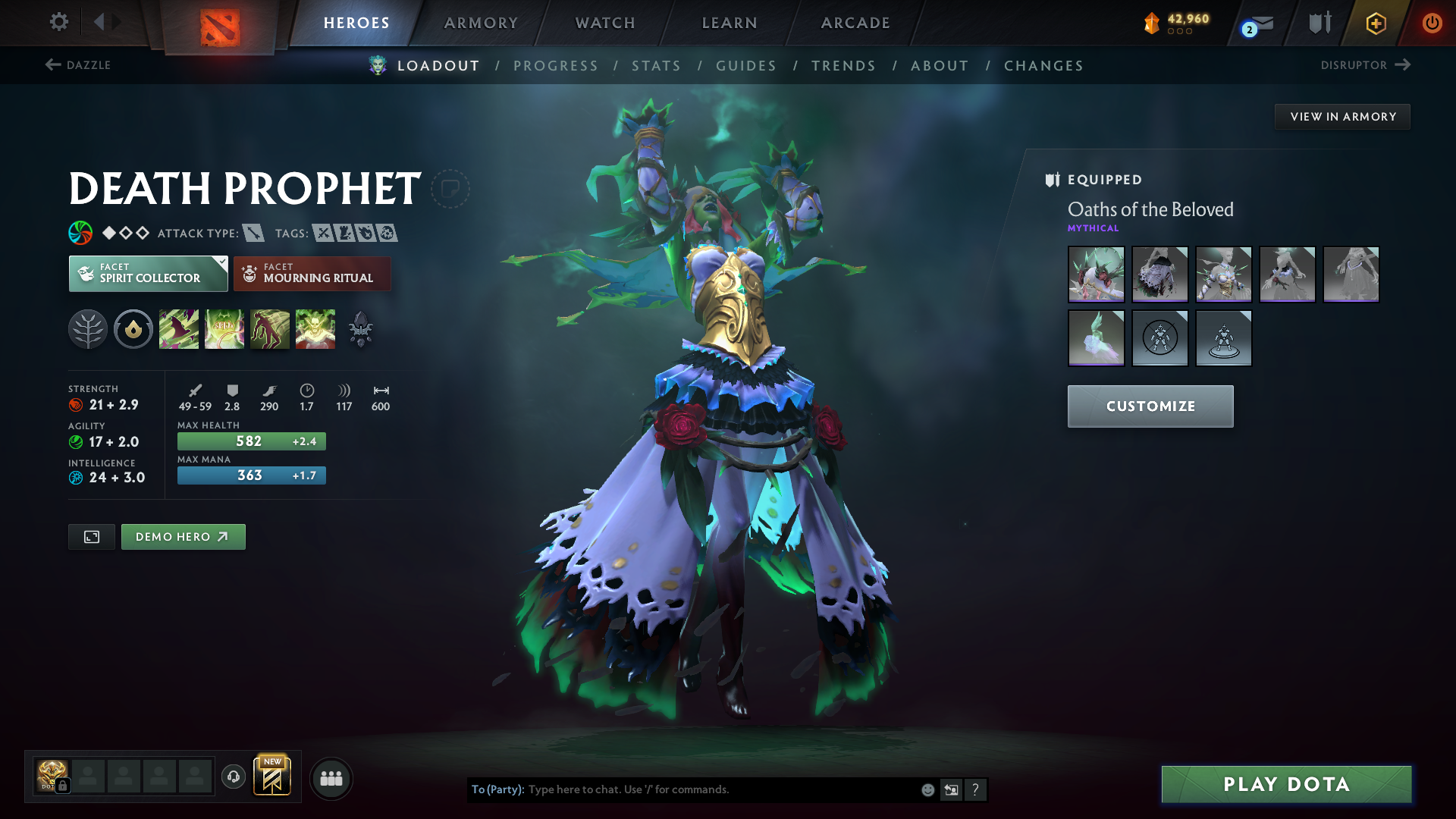This screenshot has height=819, width=1456.
Task: View the hero Stats section
Action: (657, 66)
